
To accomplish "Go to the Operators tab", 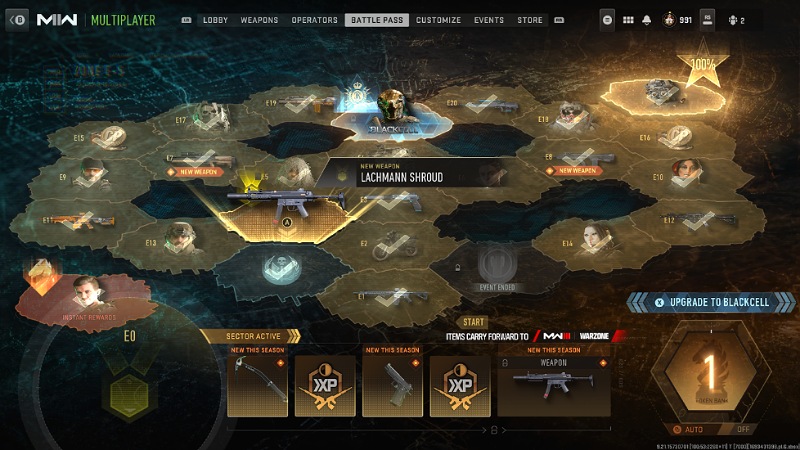I will [314, 20].
